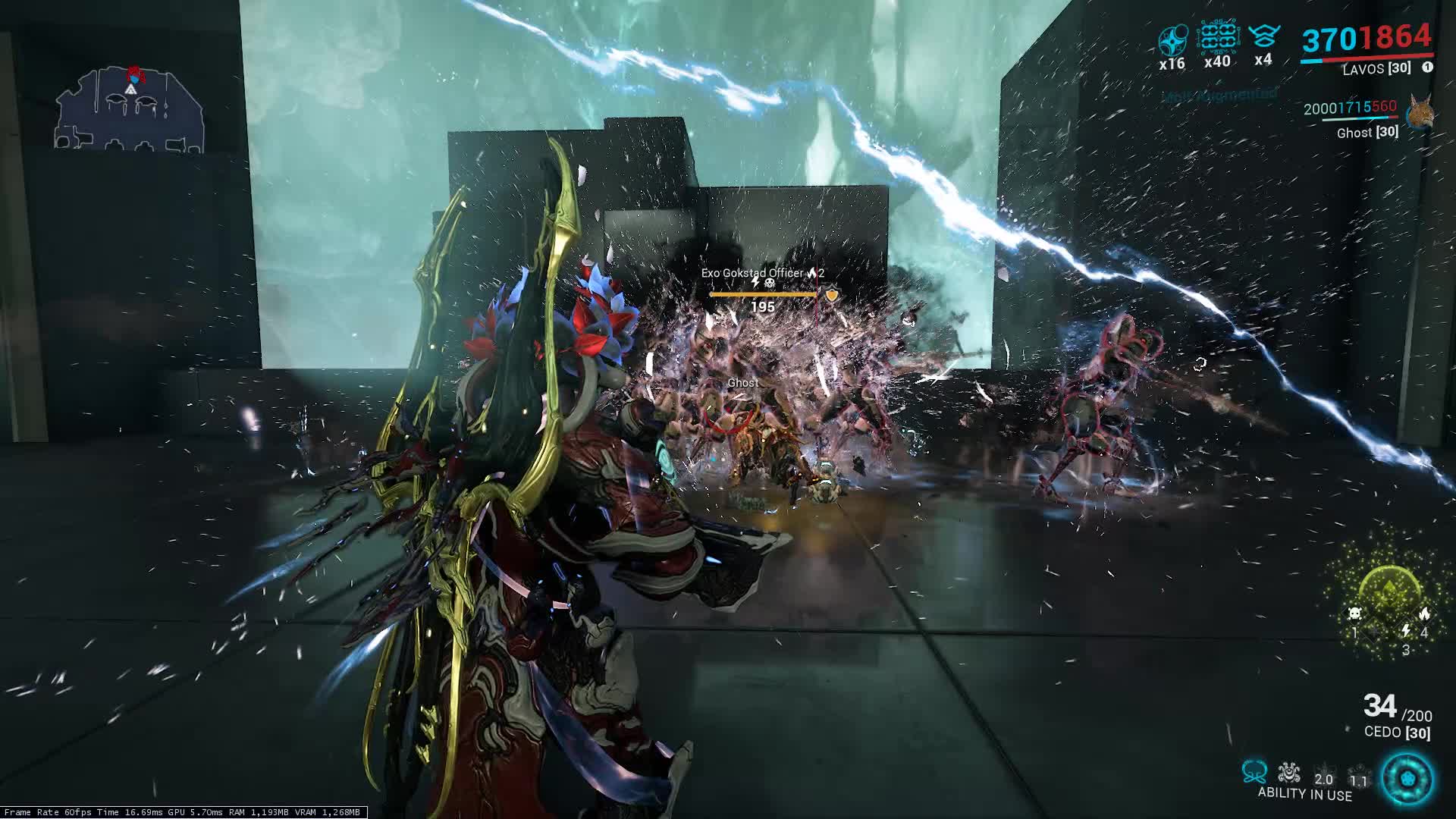Click the ability on 2.0 cooldown

1323,775
